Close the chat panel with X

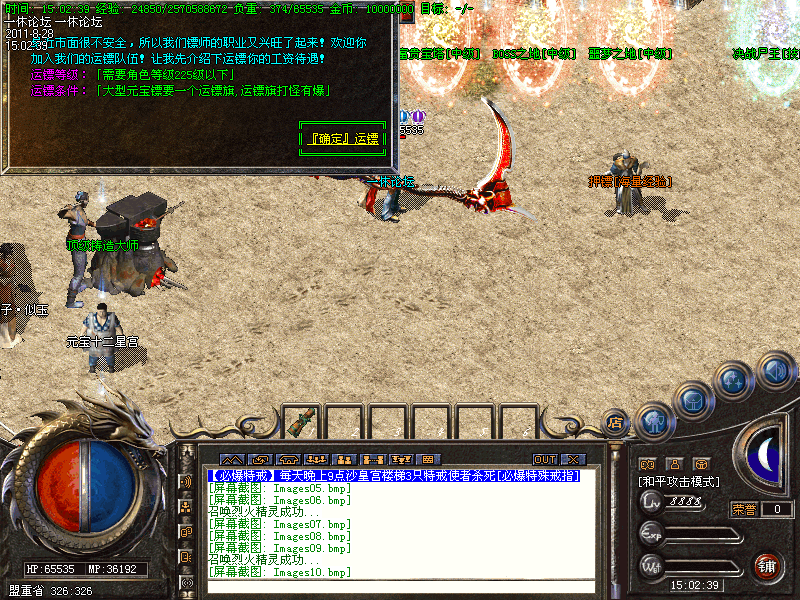[573, 460]
